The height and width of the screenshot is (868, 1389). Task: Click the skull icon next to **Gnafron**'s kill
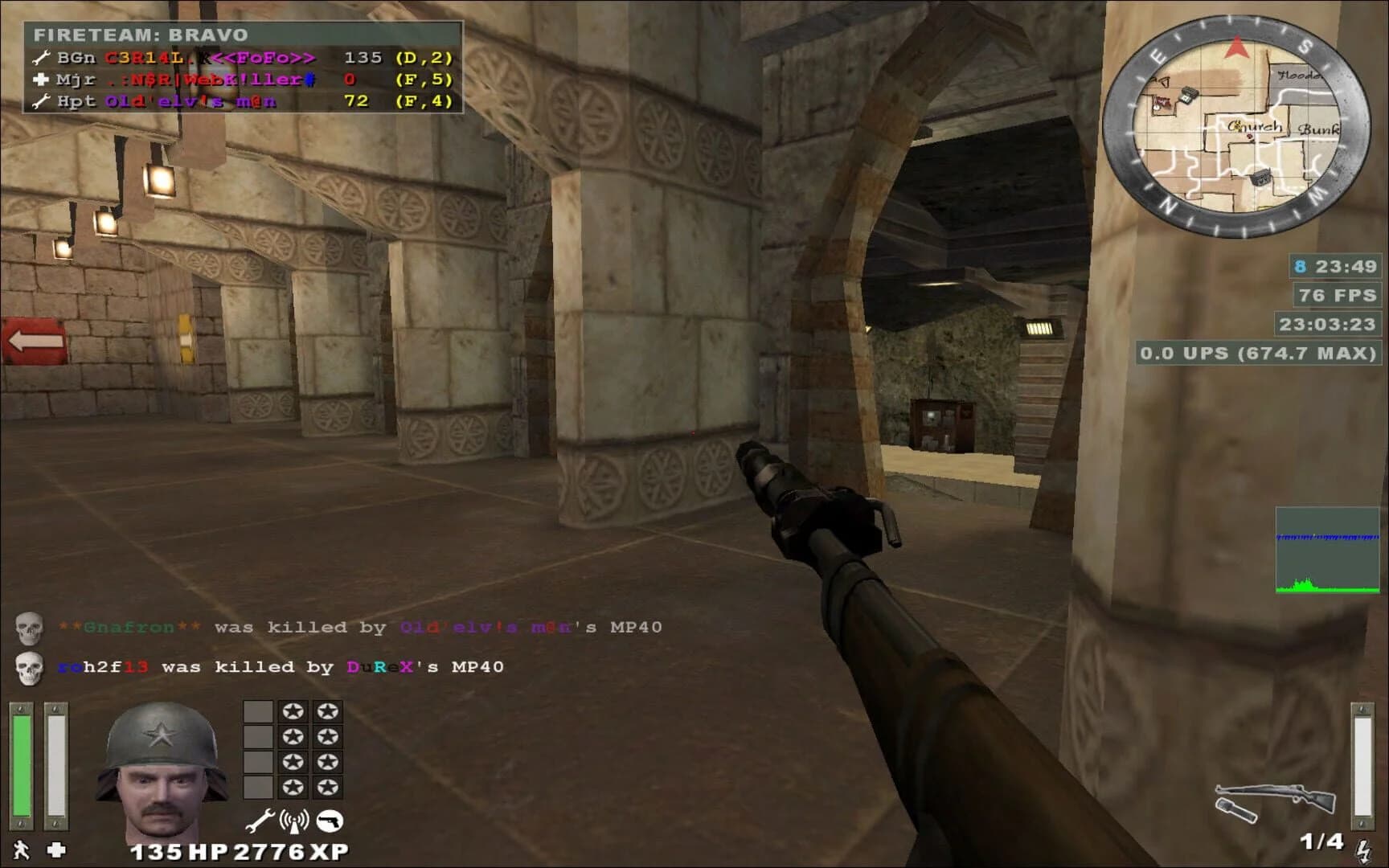click(30, 627)
